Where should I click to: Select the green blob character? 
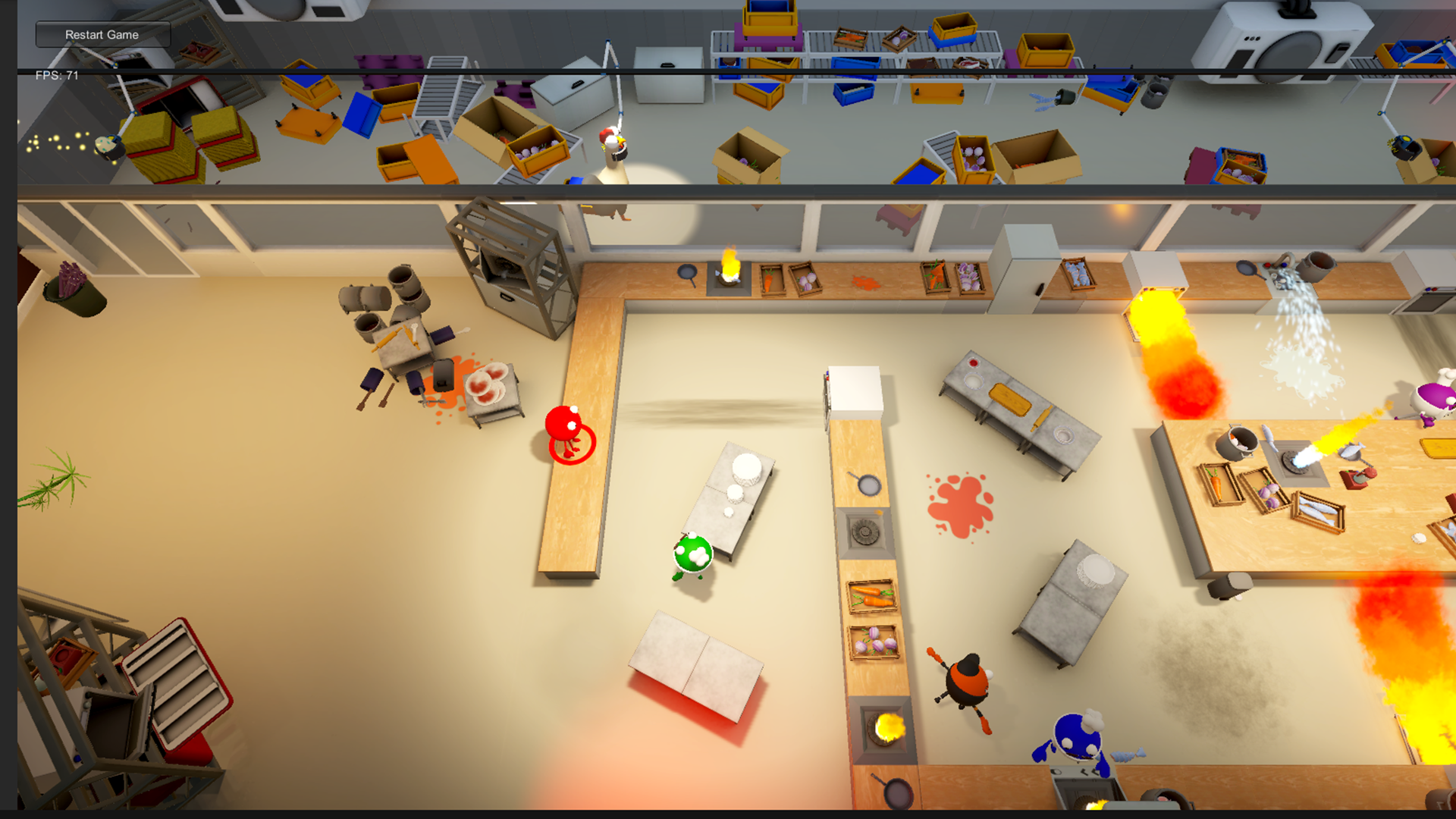coord(692,554)
